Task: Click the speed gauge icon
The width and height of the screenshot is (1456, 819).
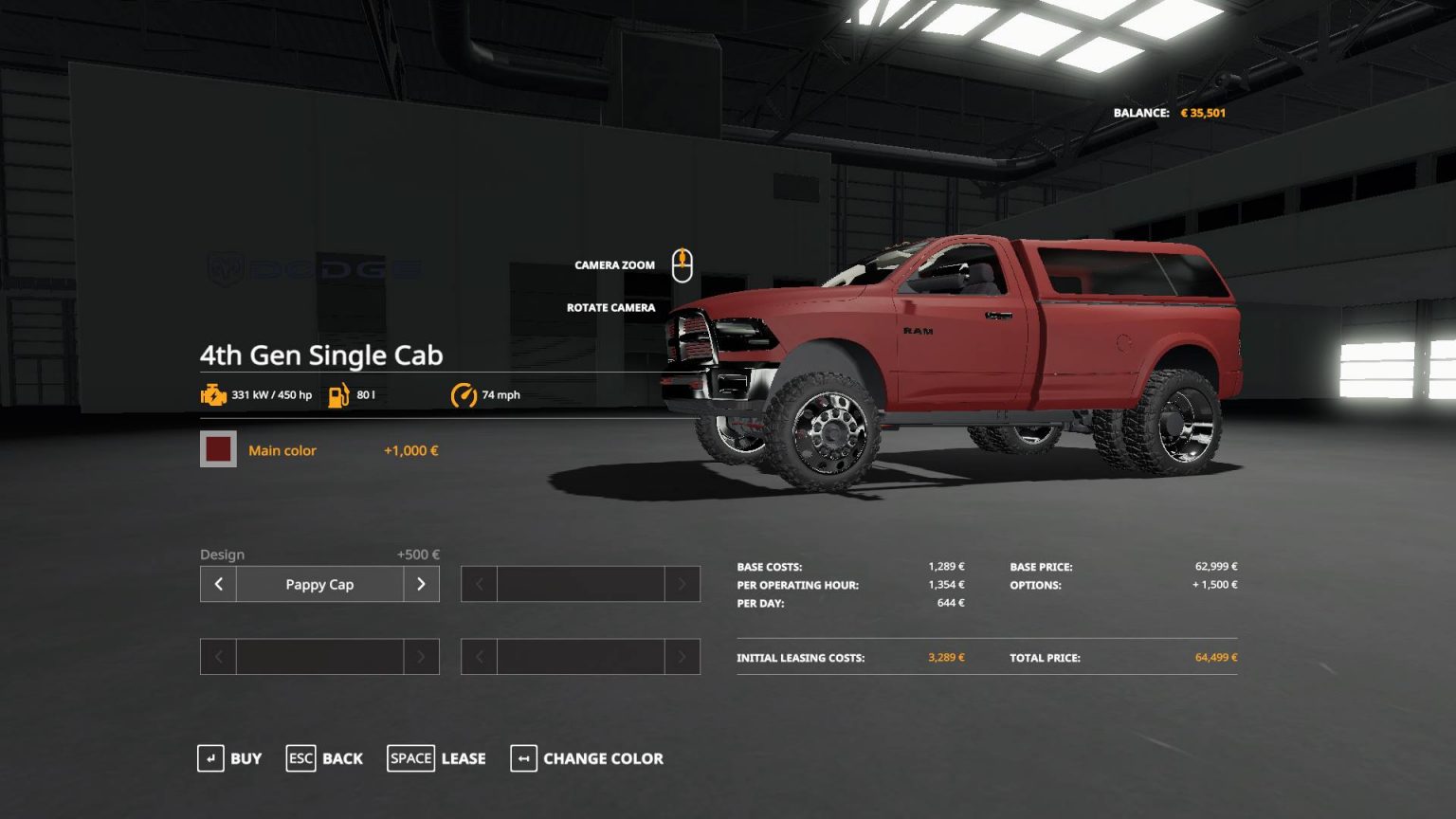Action: pos(464,394)
